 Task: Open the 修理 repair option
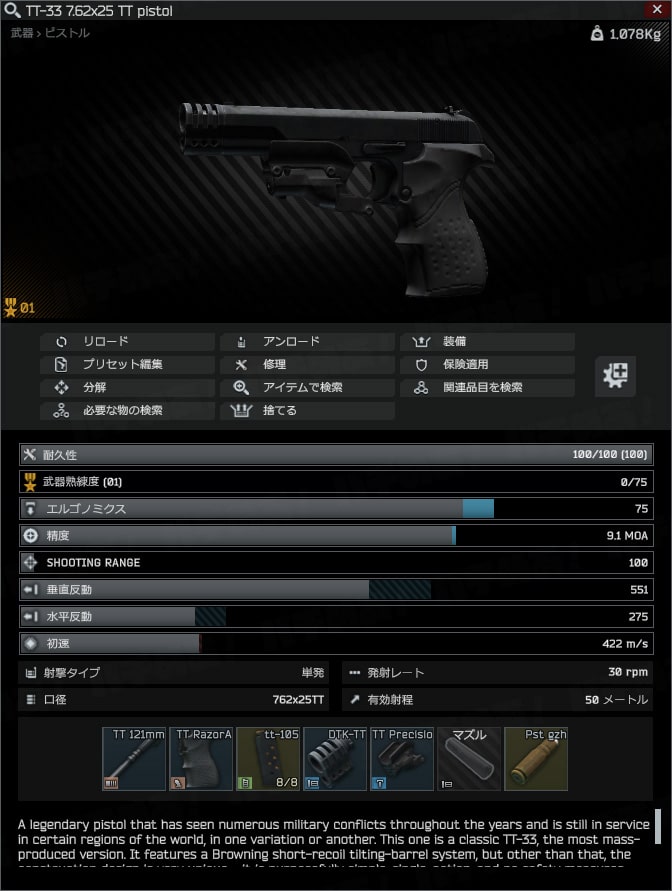pos(306,364)
